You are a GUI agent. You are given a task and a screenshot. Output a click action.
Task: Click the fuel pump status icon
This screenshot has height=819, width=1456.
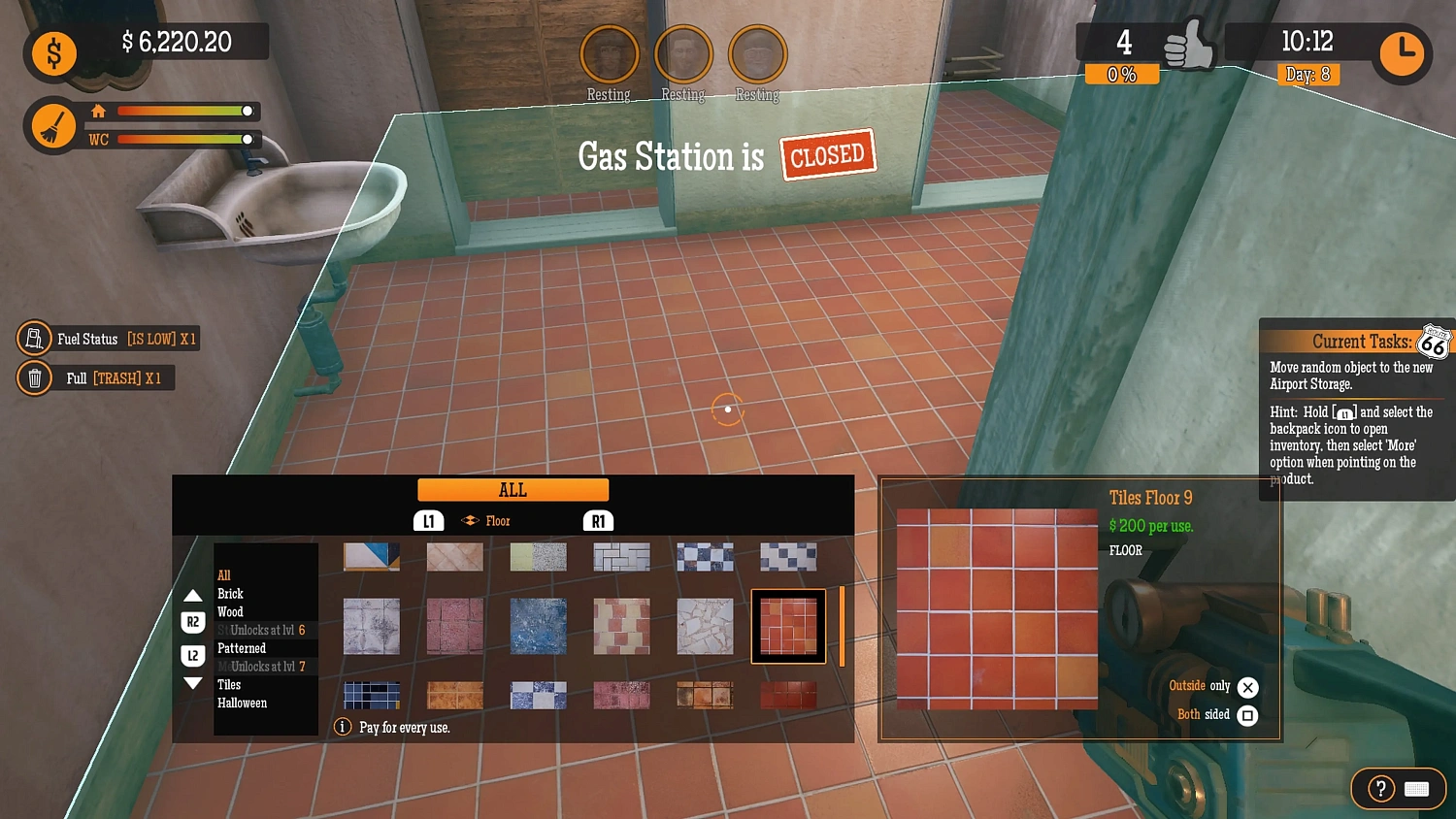(x=34, y=339)
